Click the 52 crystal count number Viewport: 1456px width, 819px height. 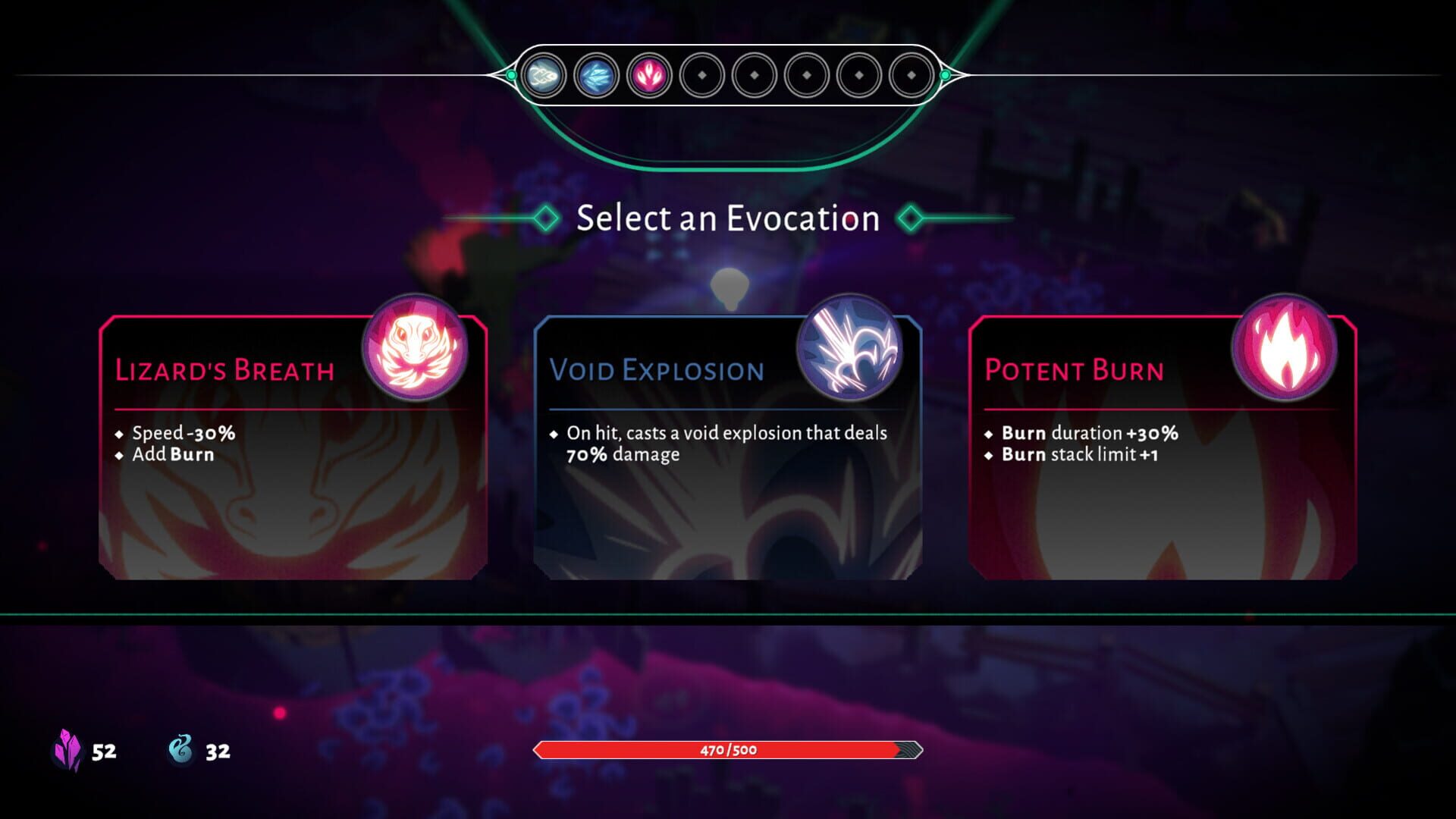[104, 752]
